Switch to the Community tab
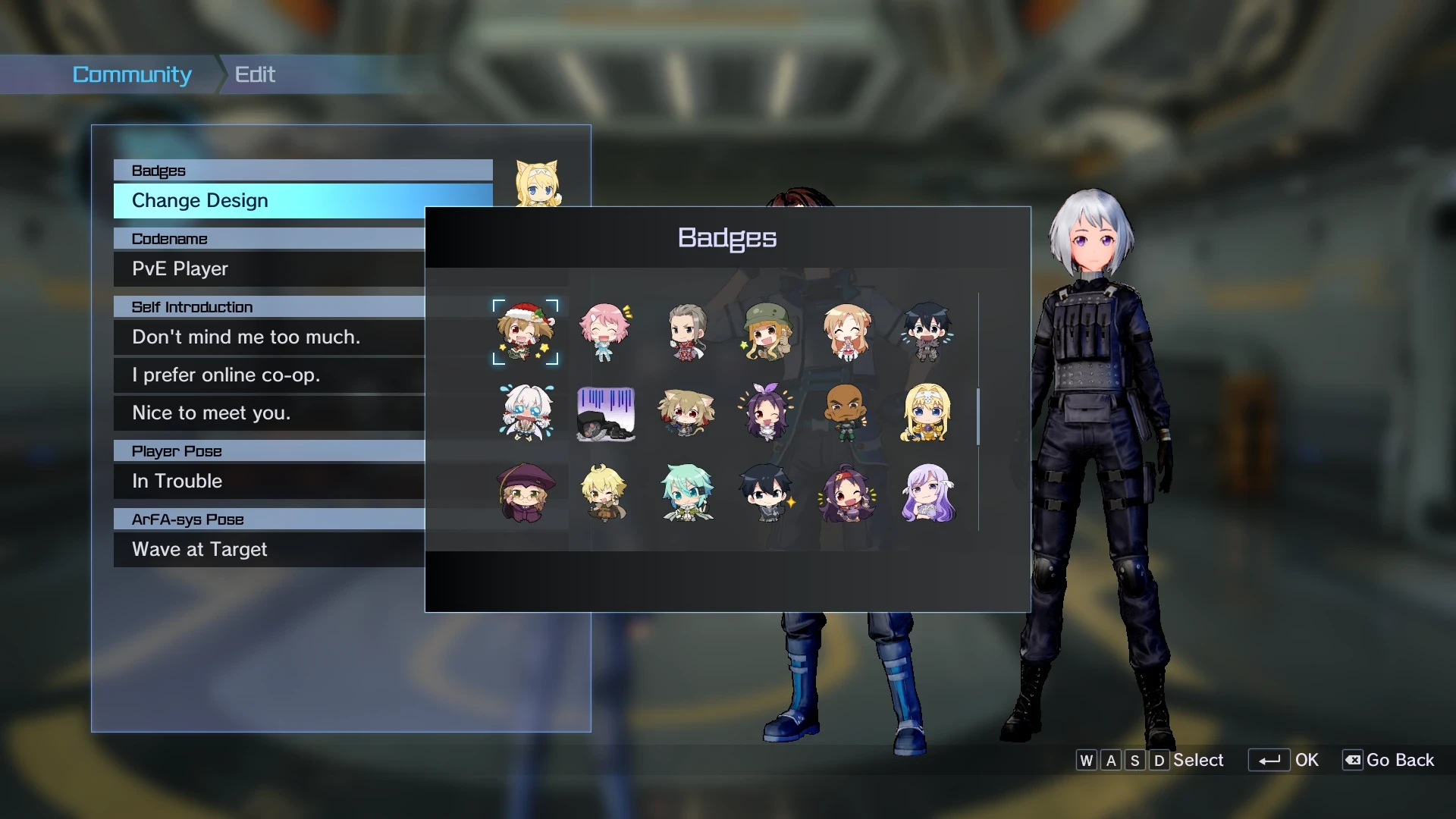The image size is (1456, 819). tap(132, 74)
